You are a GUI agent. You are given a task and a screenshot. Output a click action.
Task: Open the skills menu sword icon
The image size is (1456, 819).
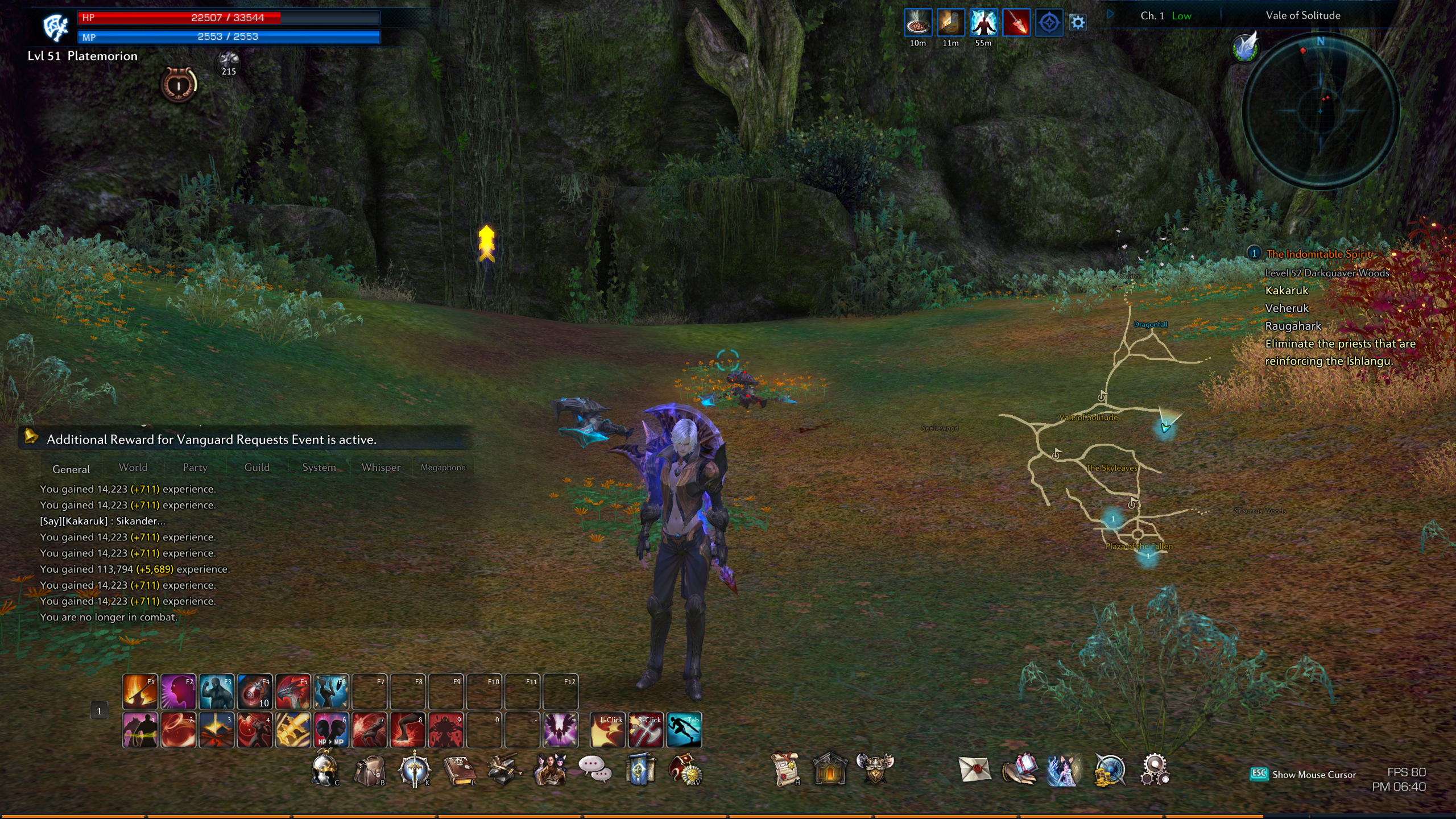pos(414,770)
